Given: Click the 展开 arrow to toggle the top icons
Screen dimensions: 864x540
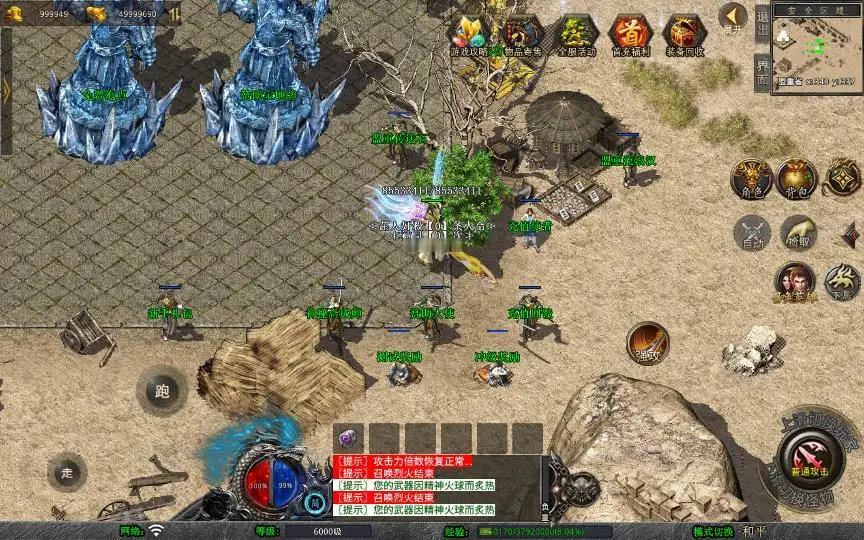Looking at the screenshot, I should click(x=734, y=19).
